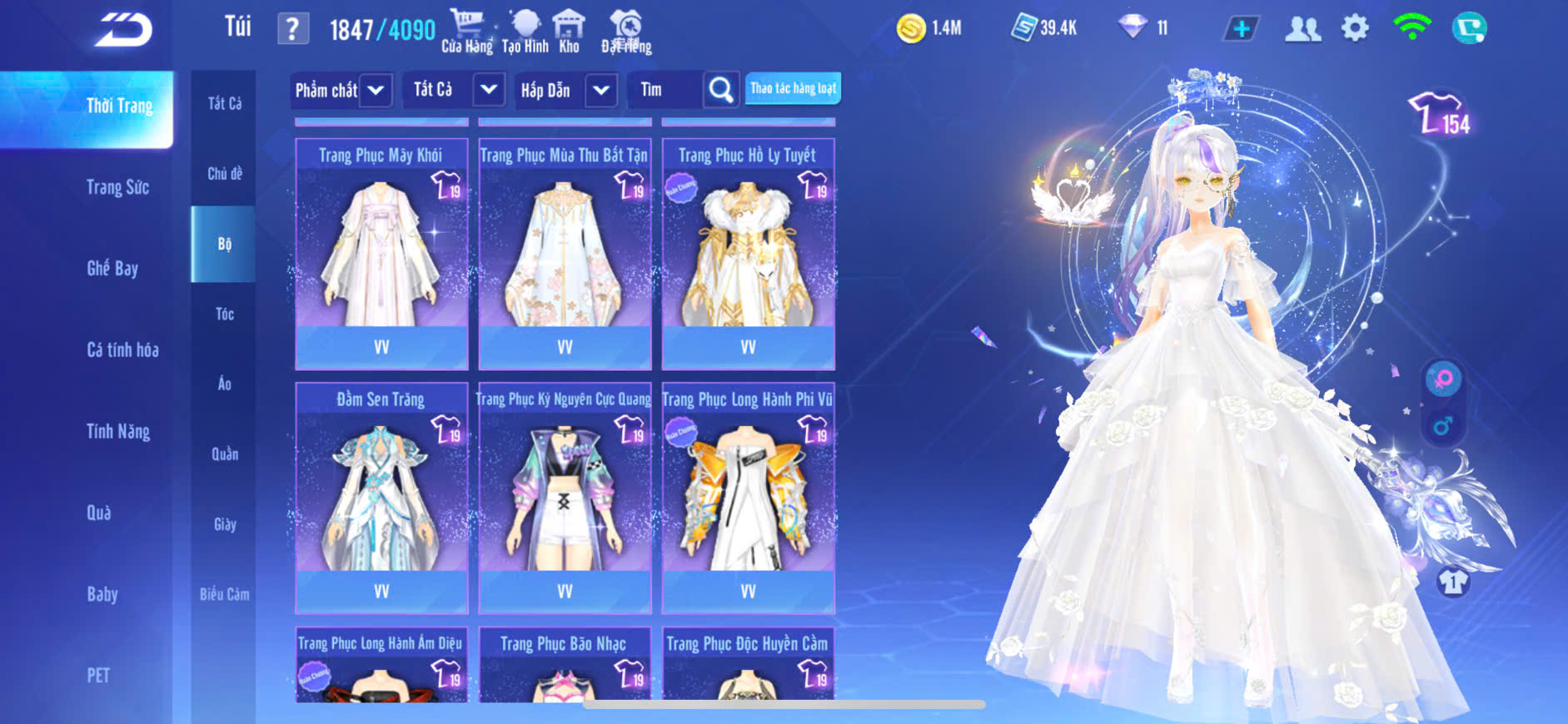Select the Ghế Bay category
This screenshot has height=724, width=1568.
(x=112, y=268)
